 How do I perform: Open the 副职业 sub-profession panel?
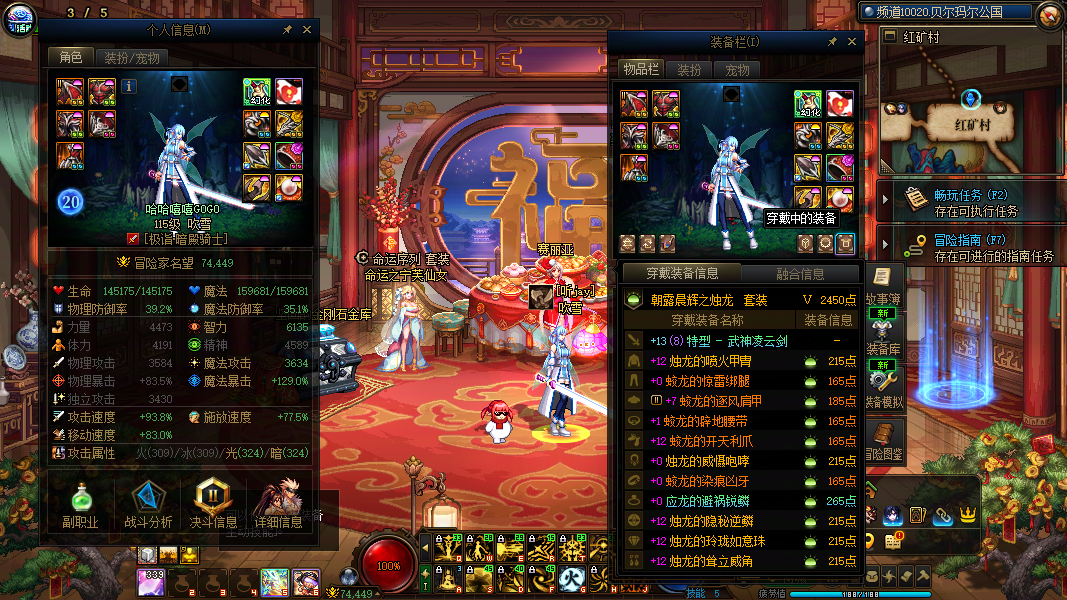(x=79, y=505)
